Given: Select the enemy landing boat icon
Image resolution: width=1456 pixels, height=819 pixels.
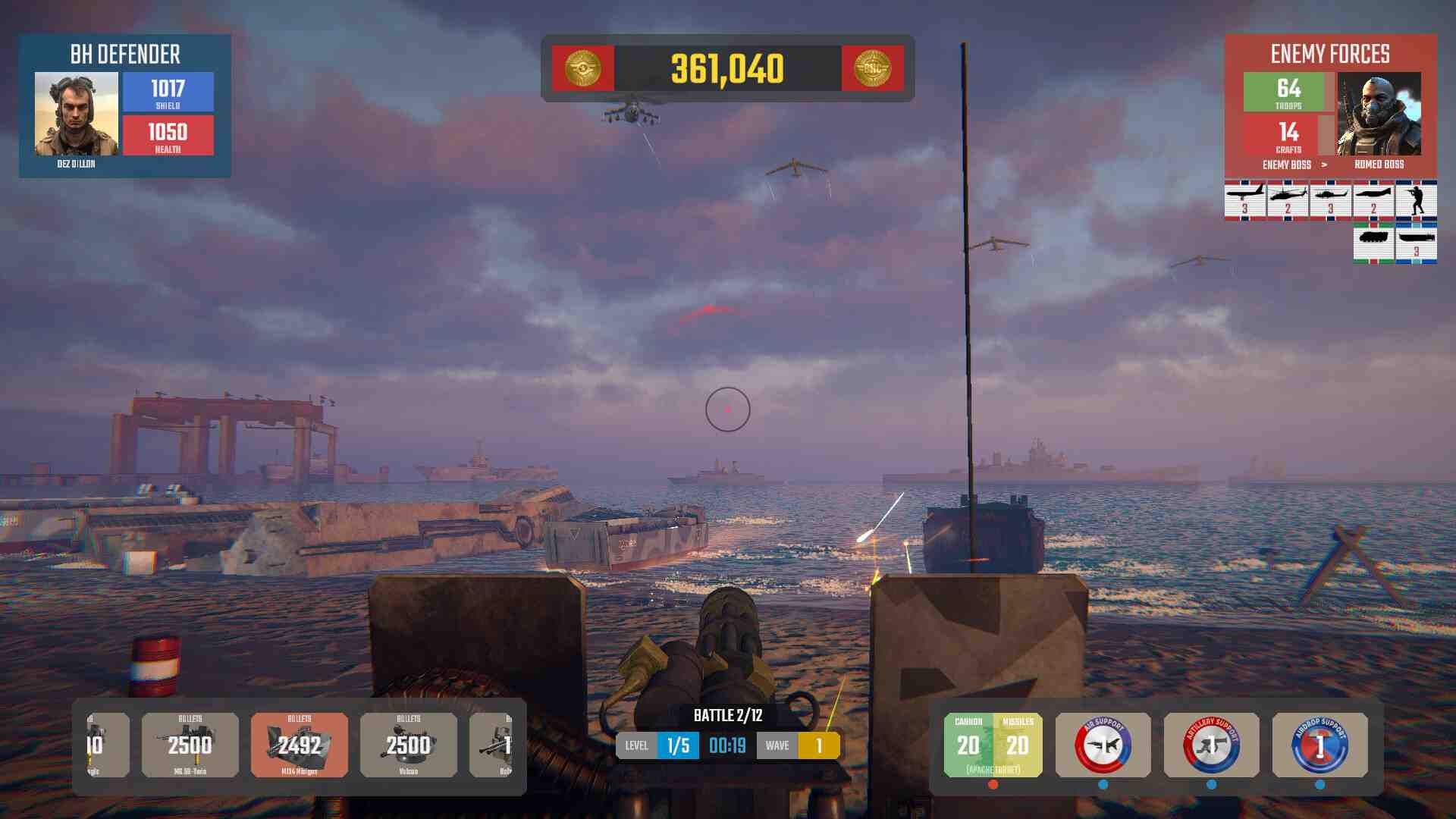Looking at the screenshot, I should [x=1416, y=243].
